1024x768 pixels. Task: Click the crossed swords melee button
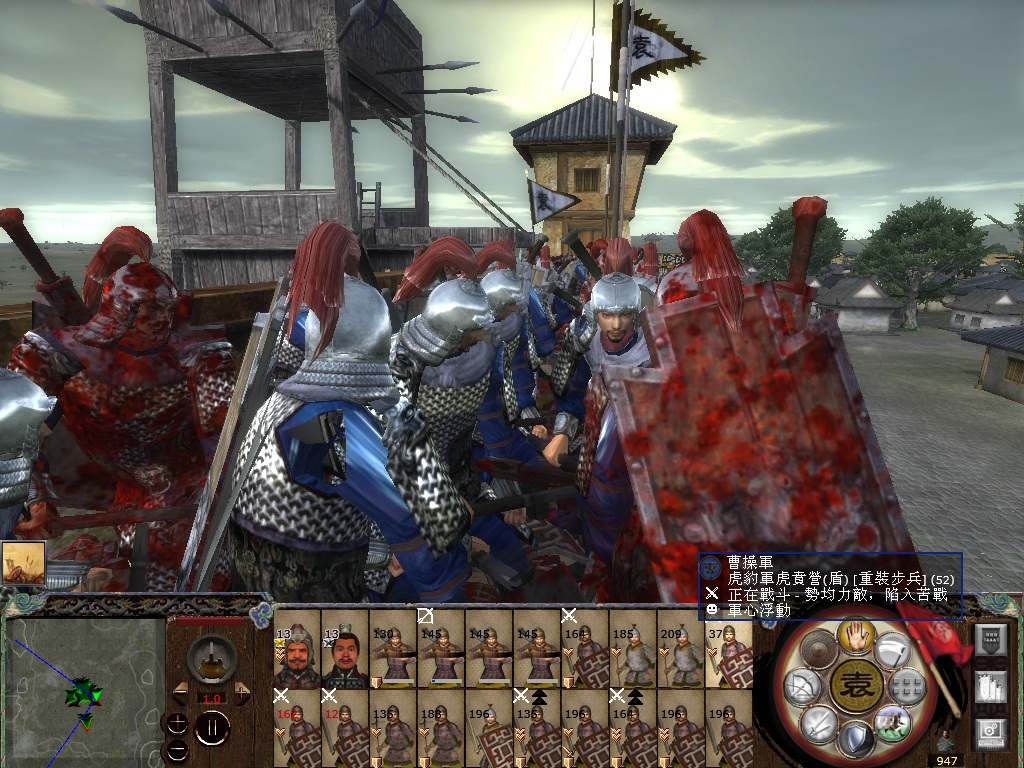click(817, 723)
